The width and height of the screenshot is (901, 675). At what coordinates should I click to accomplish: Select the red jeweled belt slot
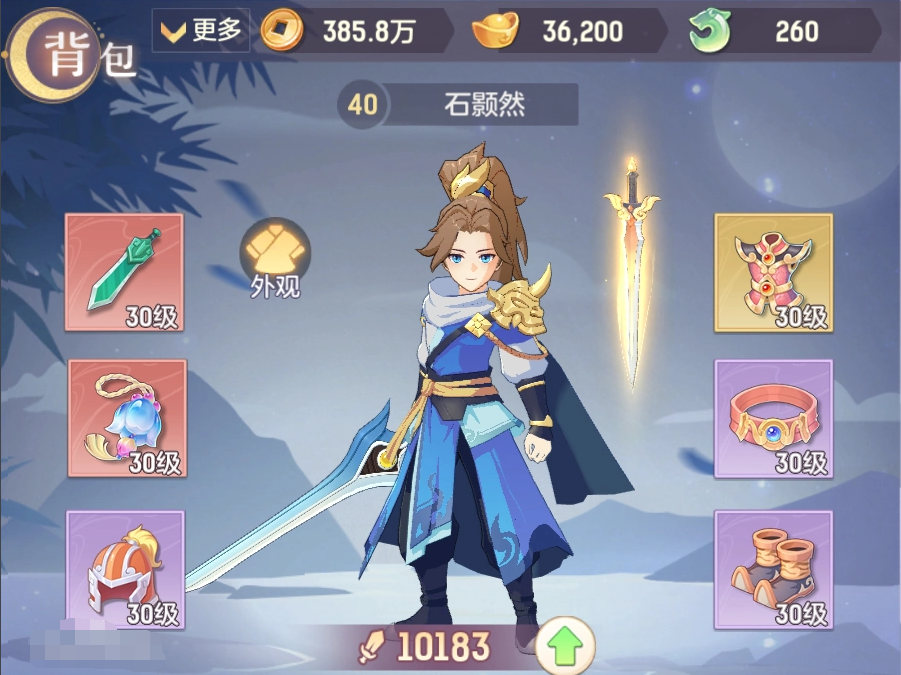coord(773,418)
